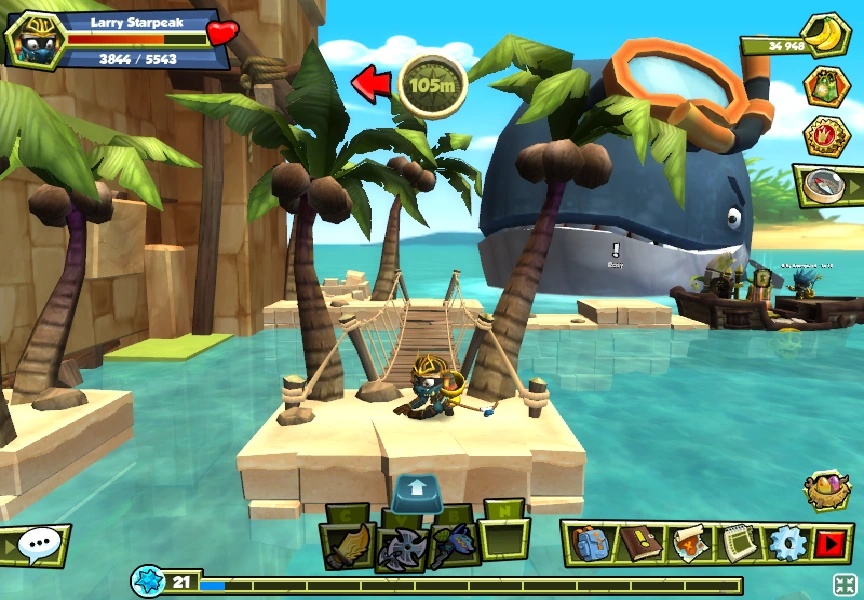Open the quest book with exclamation mark

(637, 543)
